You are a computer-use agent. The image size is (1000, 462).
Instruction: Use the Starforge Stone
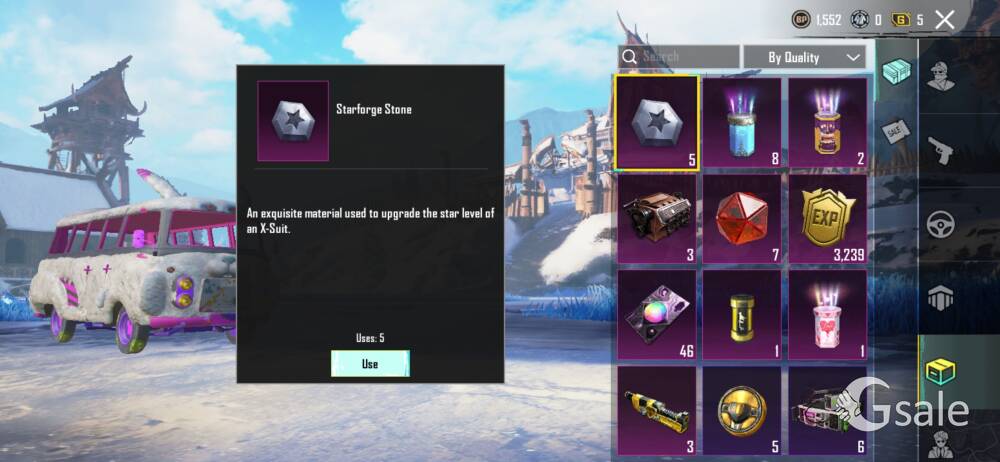(370, 364)
